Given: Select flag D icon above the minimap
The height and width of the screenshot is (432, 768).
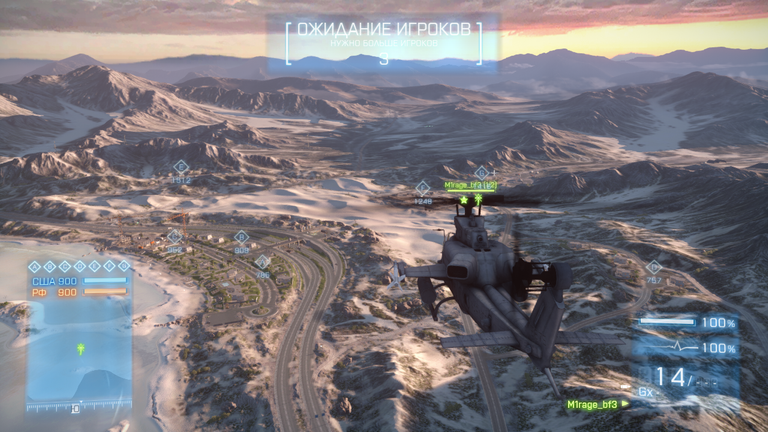Looking at the screenshot, I should (x=79, y=266).
